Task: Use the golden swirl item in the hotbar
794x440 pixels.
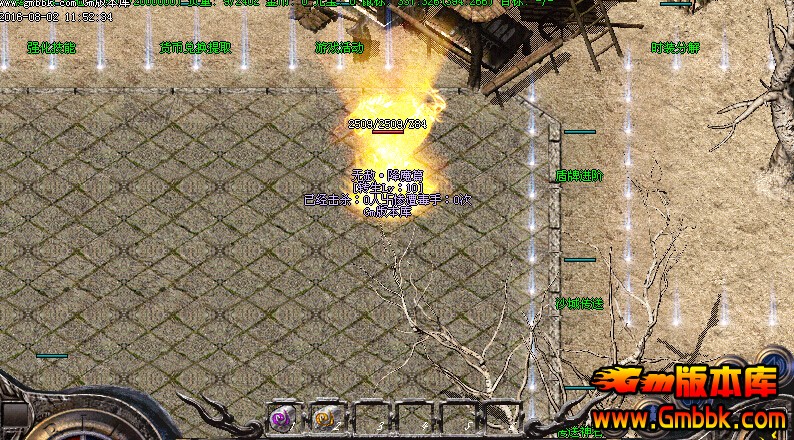Action: 323,418
